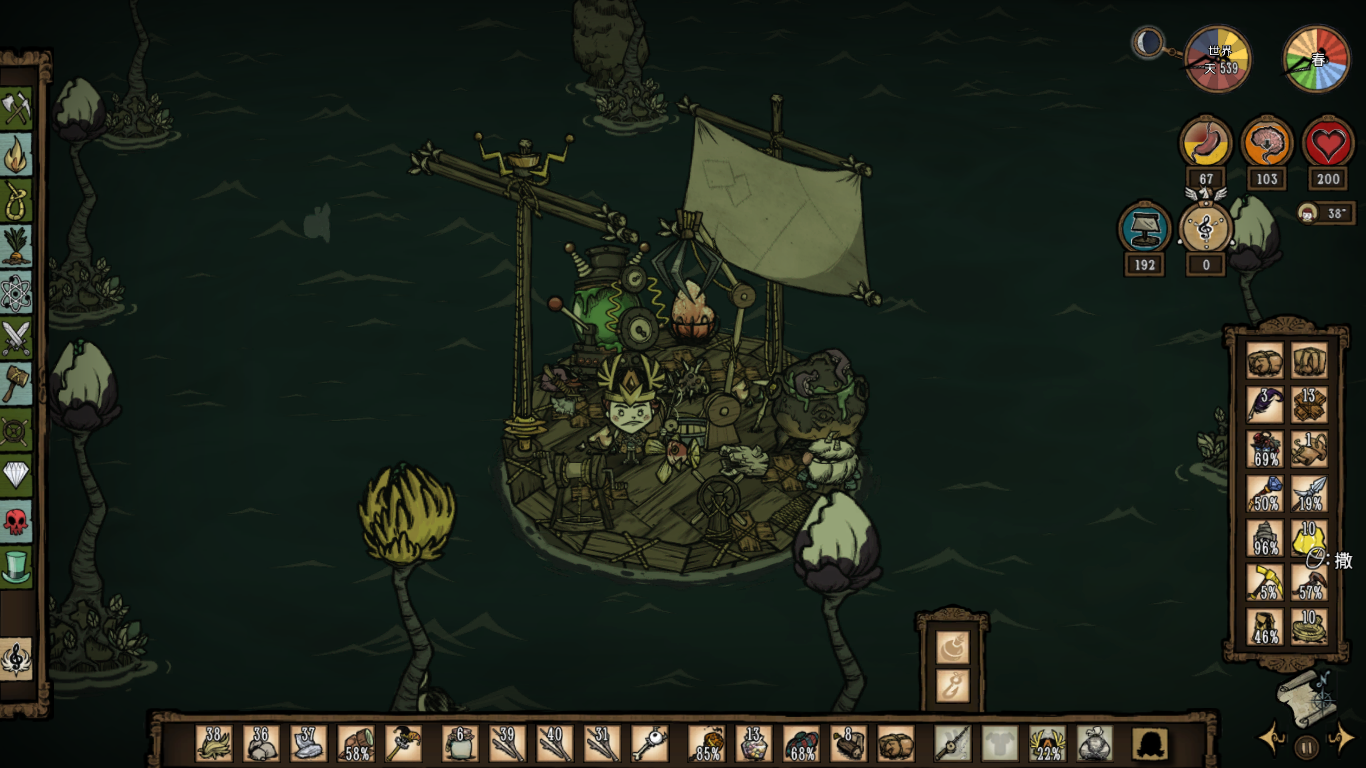
Task: Open the Fire crafting tab
Action: 17,154
